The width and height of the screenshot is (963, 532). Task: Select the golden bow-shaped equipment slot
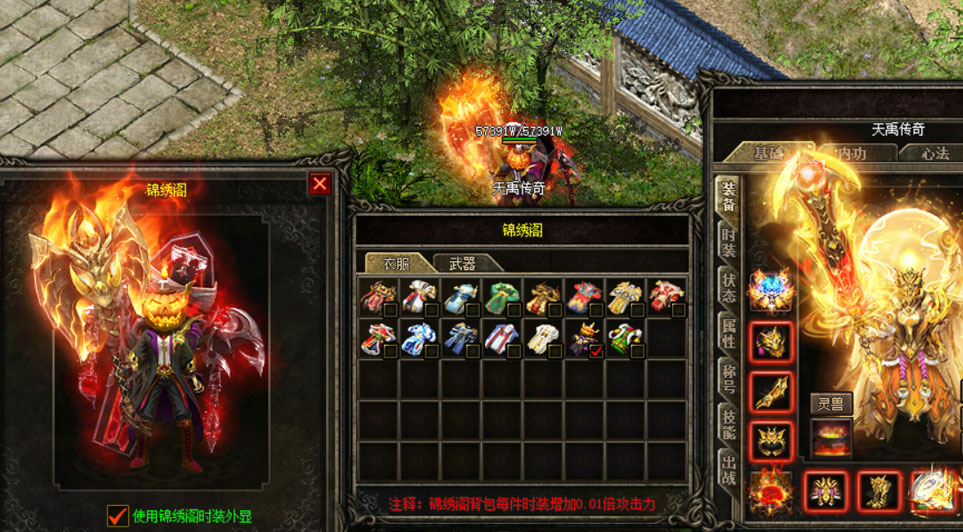[769, 392]
